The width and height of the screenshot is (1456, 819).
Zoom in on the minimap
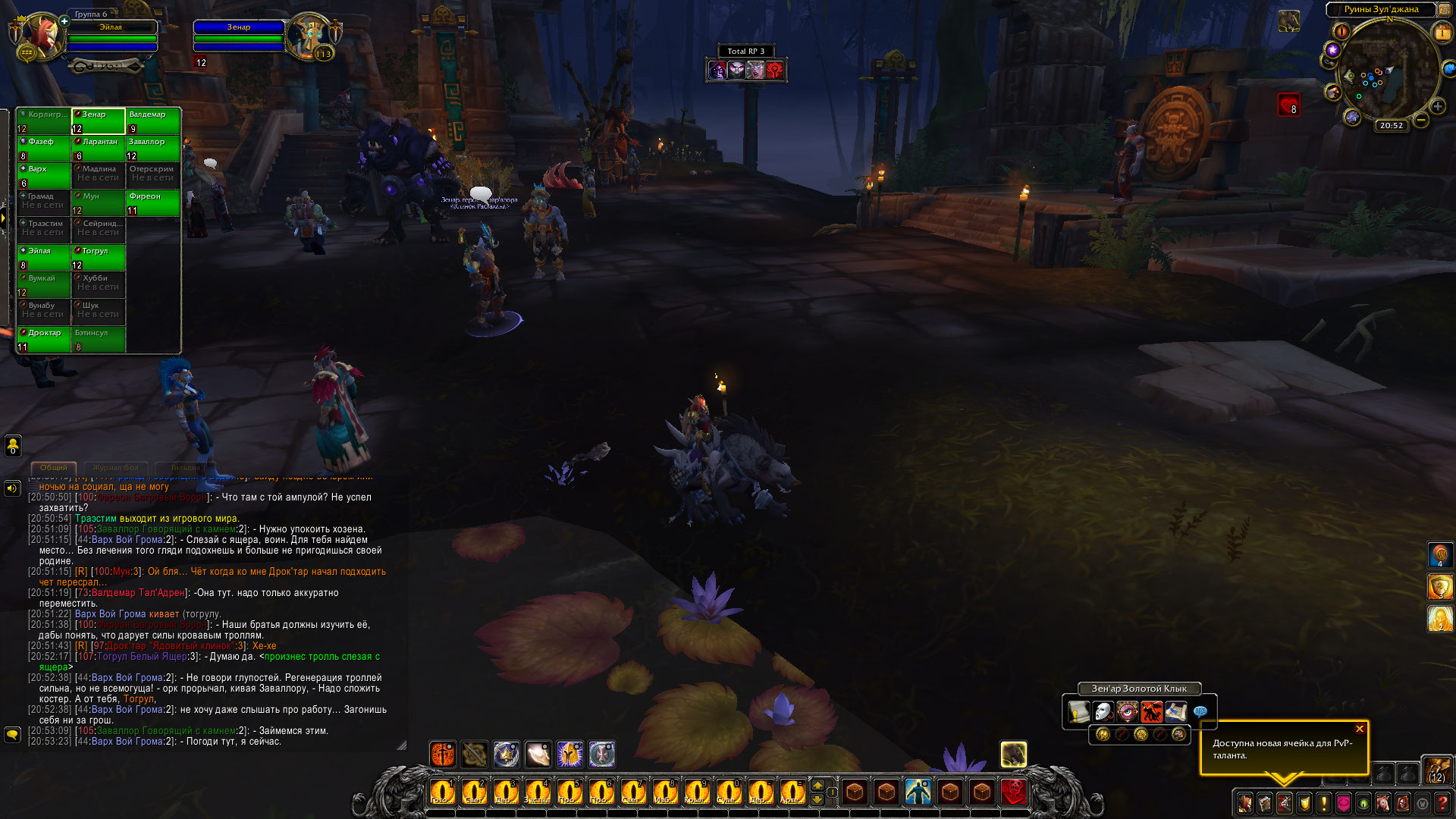[x=1437, y=107]
